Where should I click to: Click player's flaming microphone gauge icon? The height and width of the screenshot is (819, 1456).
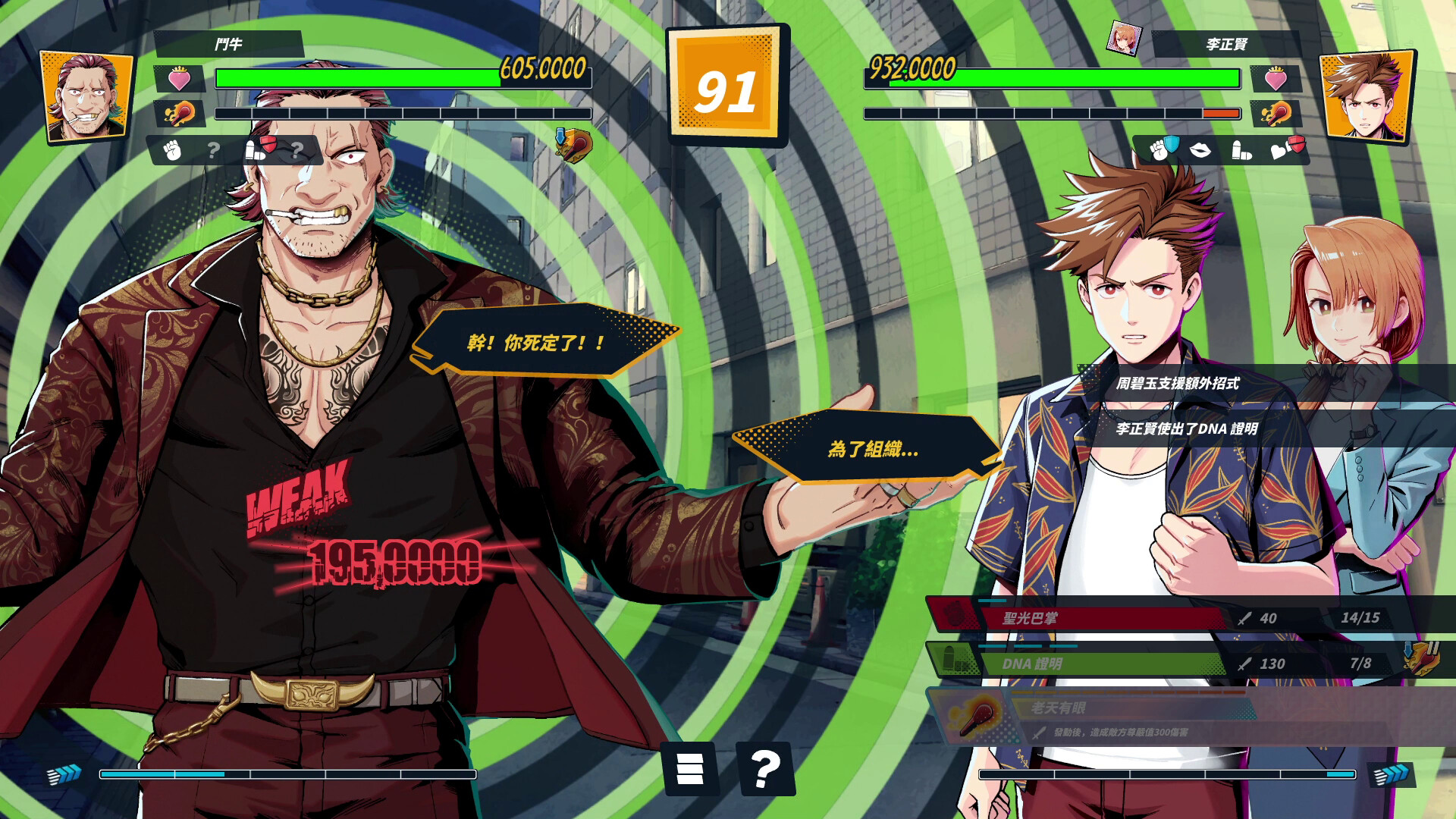tap(1276, 114)
